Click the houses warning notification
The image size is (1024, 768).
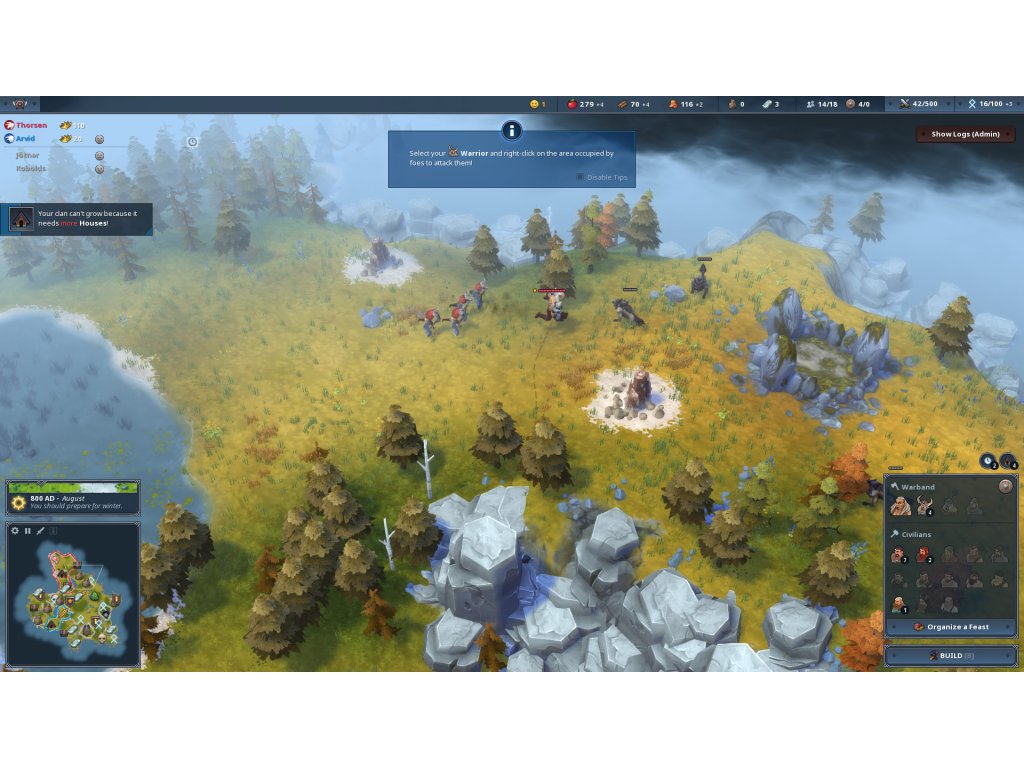point(78,219)
